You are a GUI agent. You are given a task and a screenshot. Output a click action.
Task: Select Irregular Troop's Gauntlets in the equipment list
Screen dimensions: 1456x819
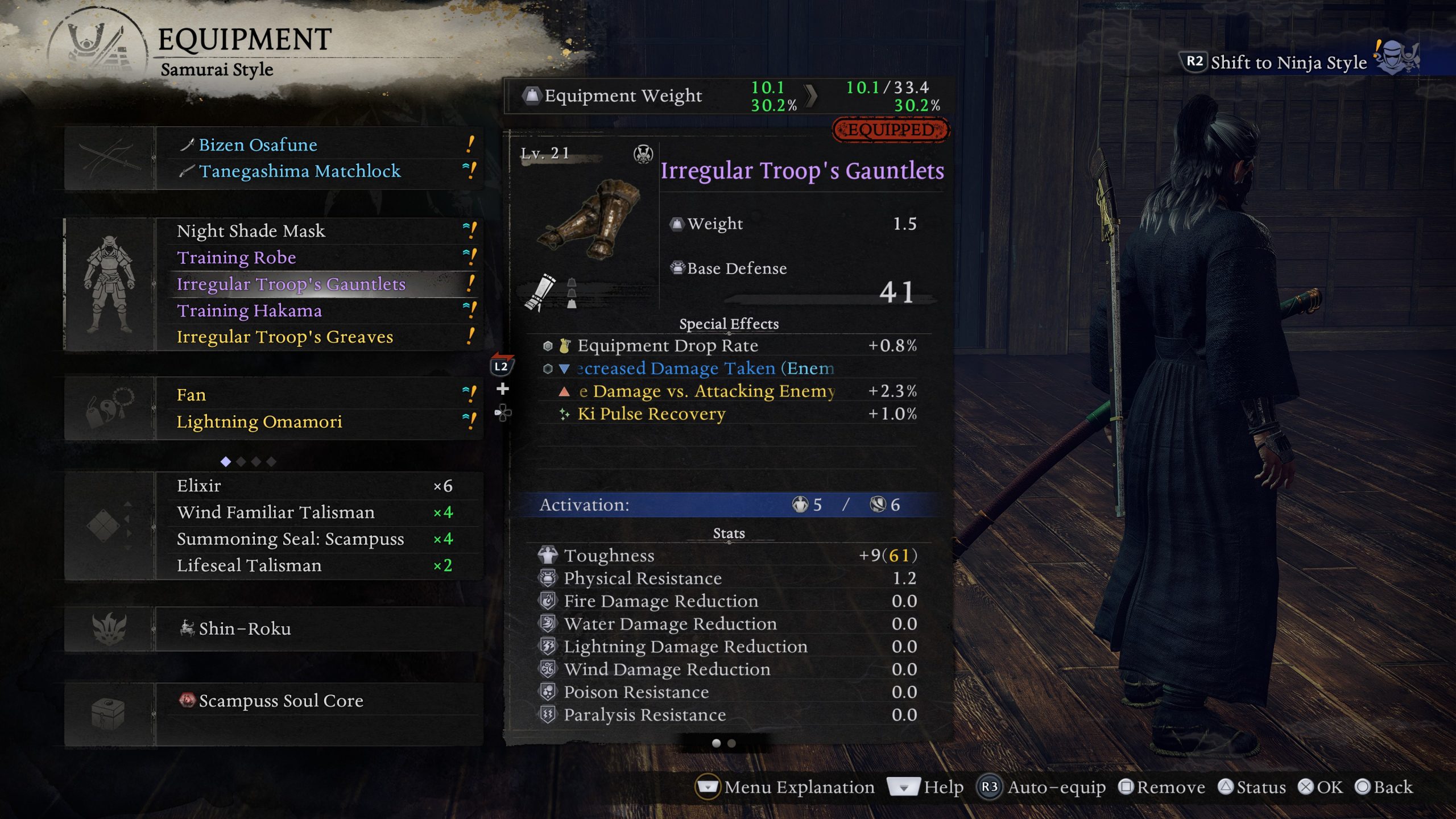point(291,284)
